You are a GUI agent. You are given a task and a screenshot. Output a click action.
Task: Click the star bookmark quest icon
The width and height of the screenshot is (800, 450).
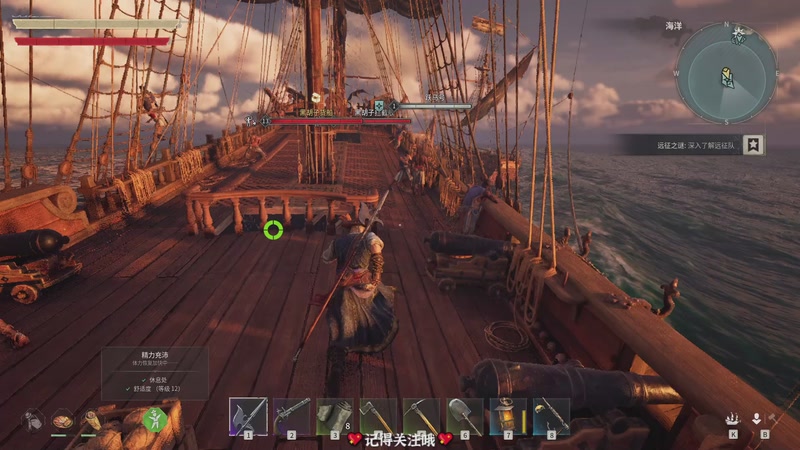[x=754, y=145]
